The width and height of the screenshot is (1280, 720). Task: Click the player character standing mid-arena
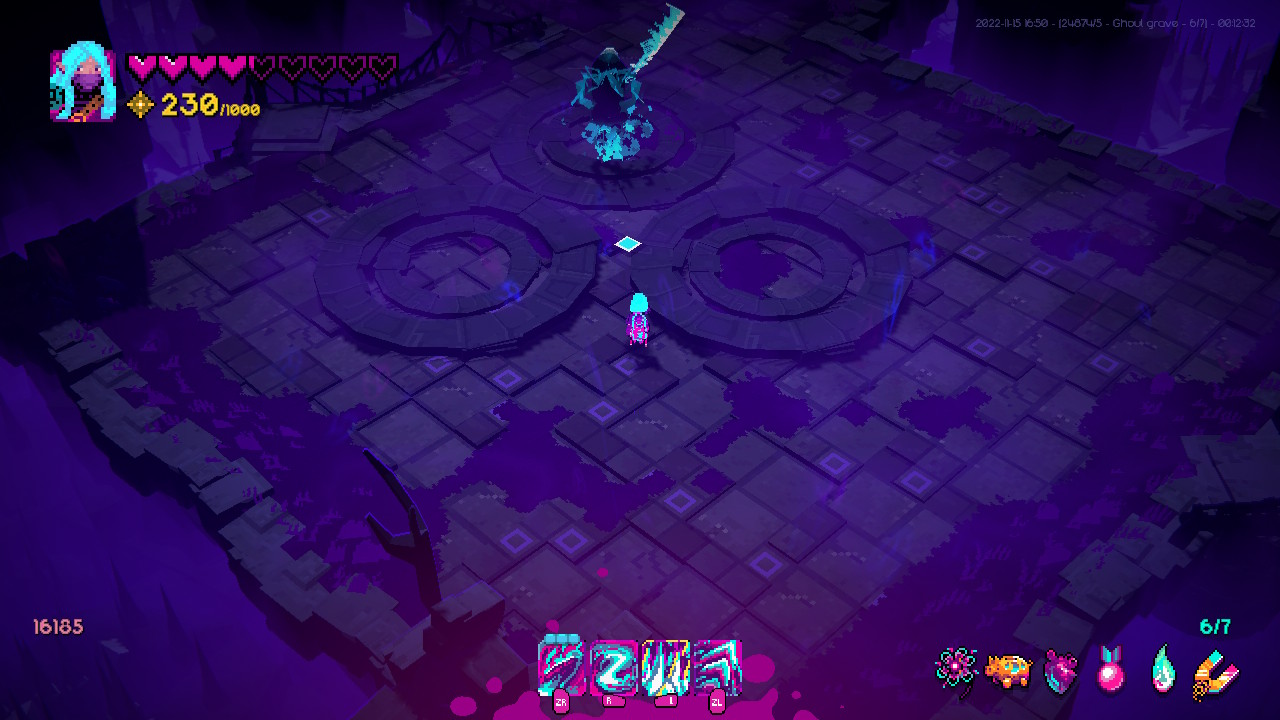tap(639, 318)
